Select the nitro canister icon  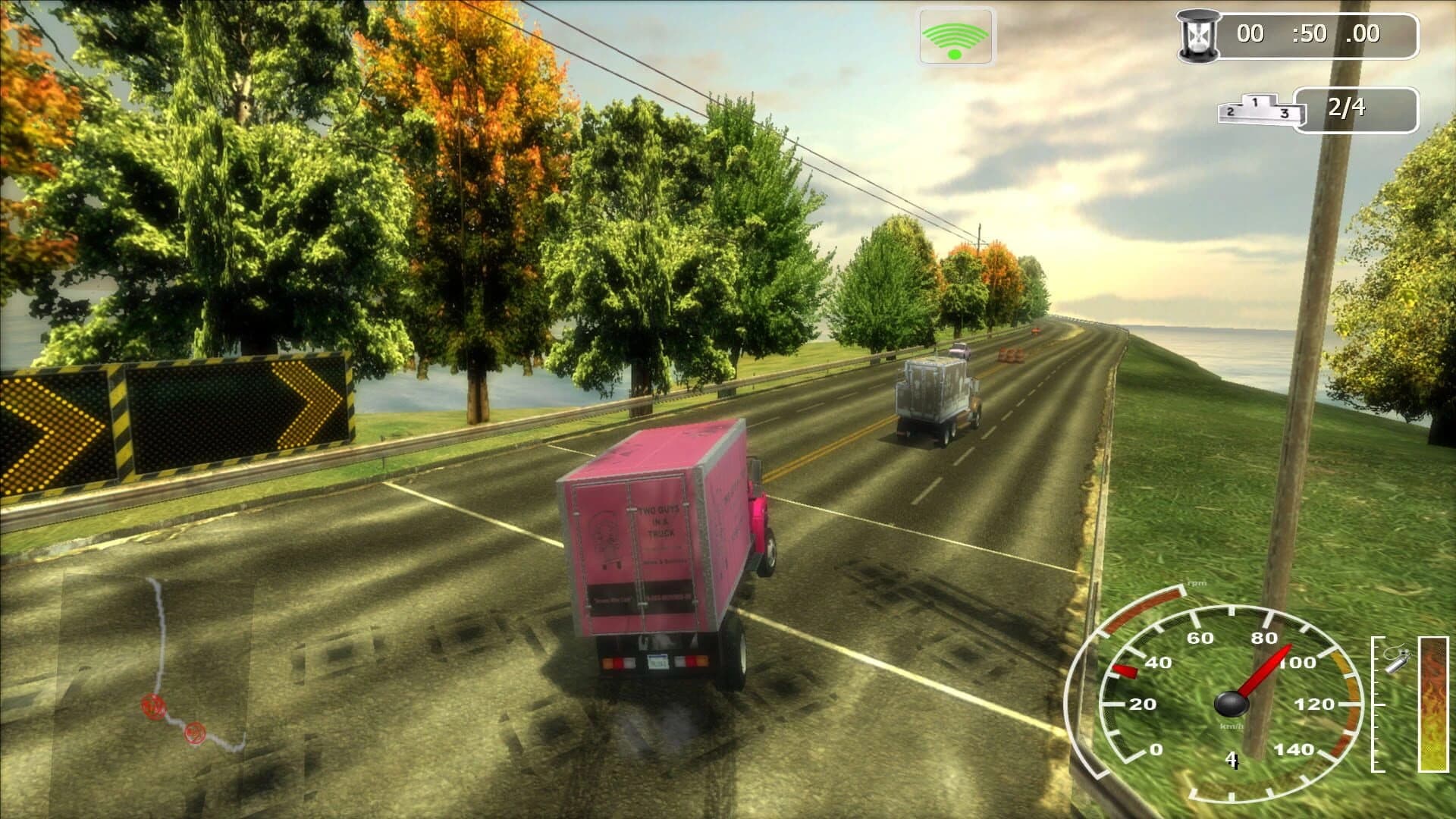tap(1396, 661)
